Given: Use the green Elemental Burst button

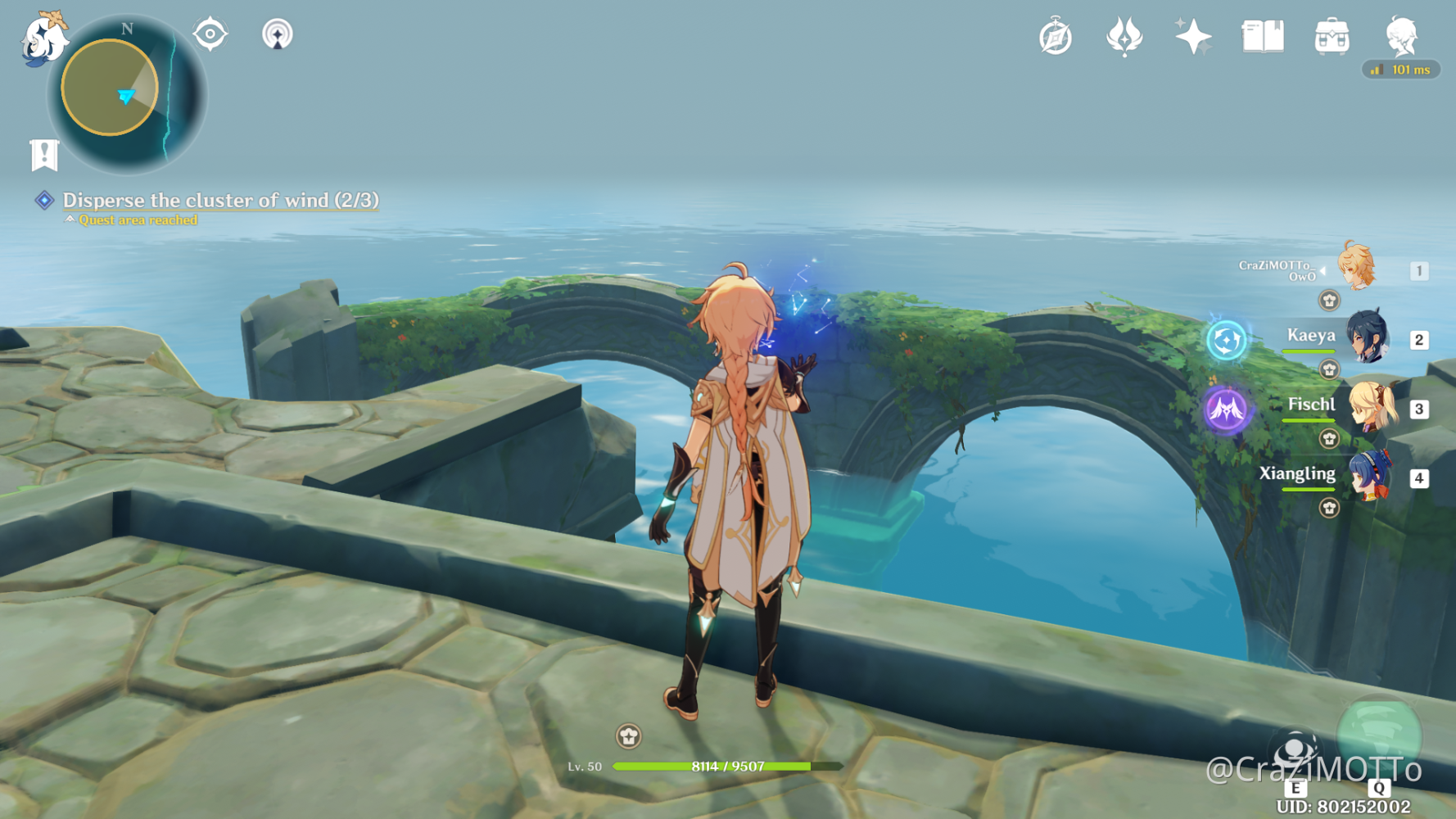Looking at the screenshot, I should (1379, 736).
